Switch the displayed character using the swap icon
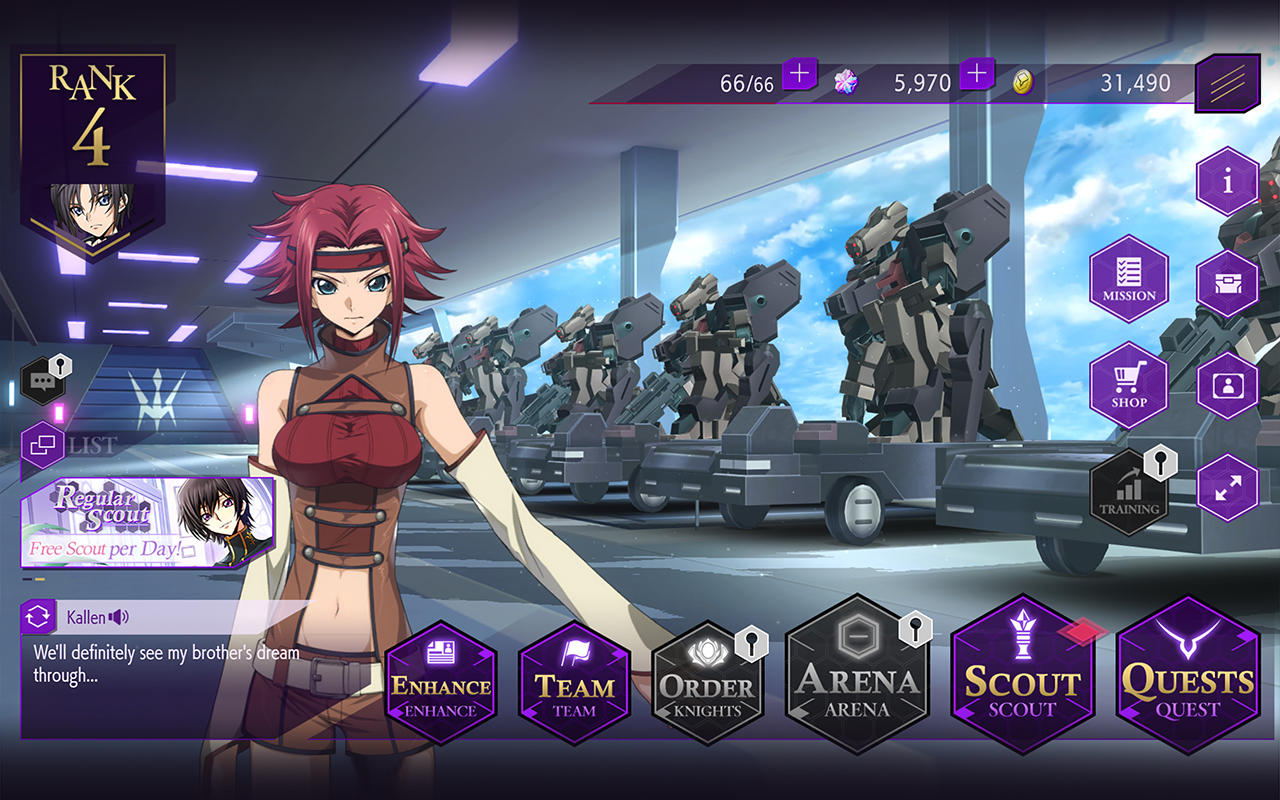The height and width of the screenshot is (800, 1280). 39,617
